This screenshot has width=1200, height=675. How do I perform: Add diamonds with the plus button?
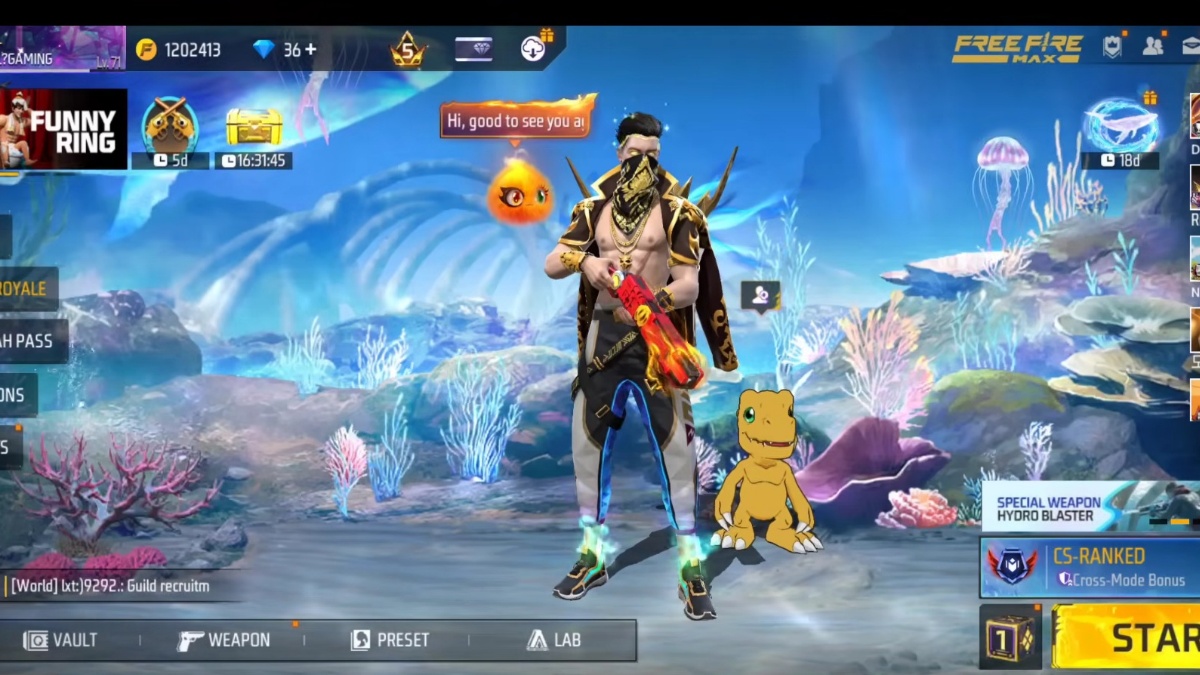tap(311, 49)
